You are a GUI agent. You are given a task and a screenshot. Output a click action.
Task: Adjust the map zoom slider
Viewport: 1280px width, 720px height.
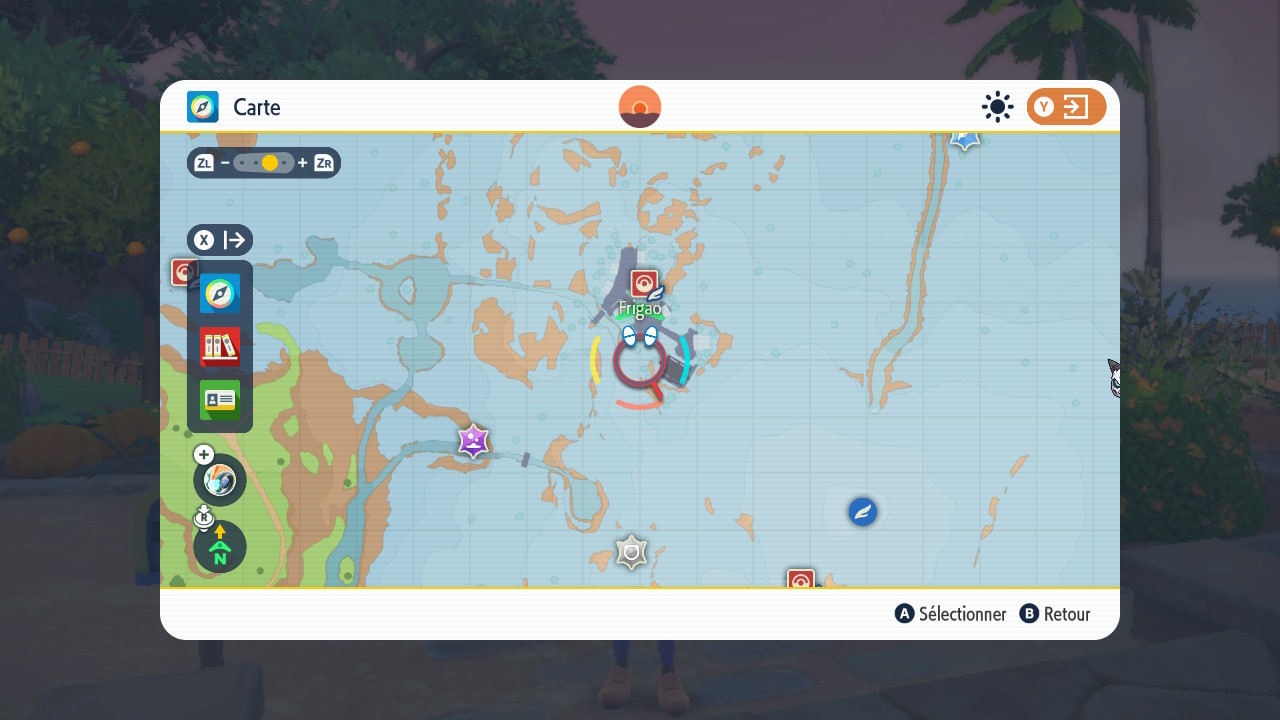tap(264, 163)
